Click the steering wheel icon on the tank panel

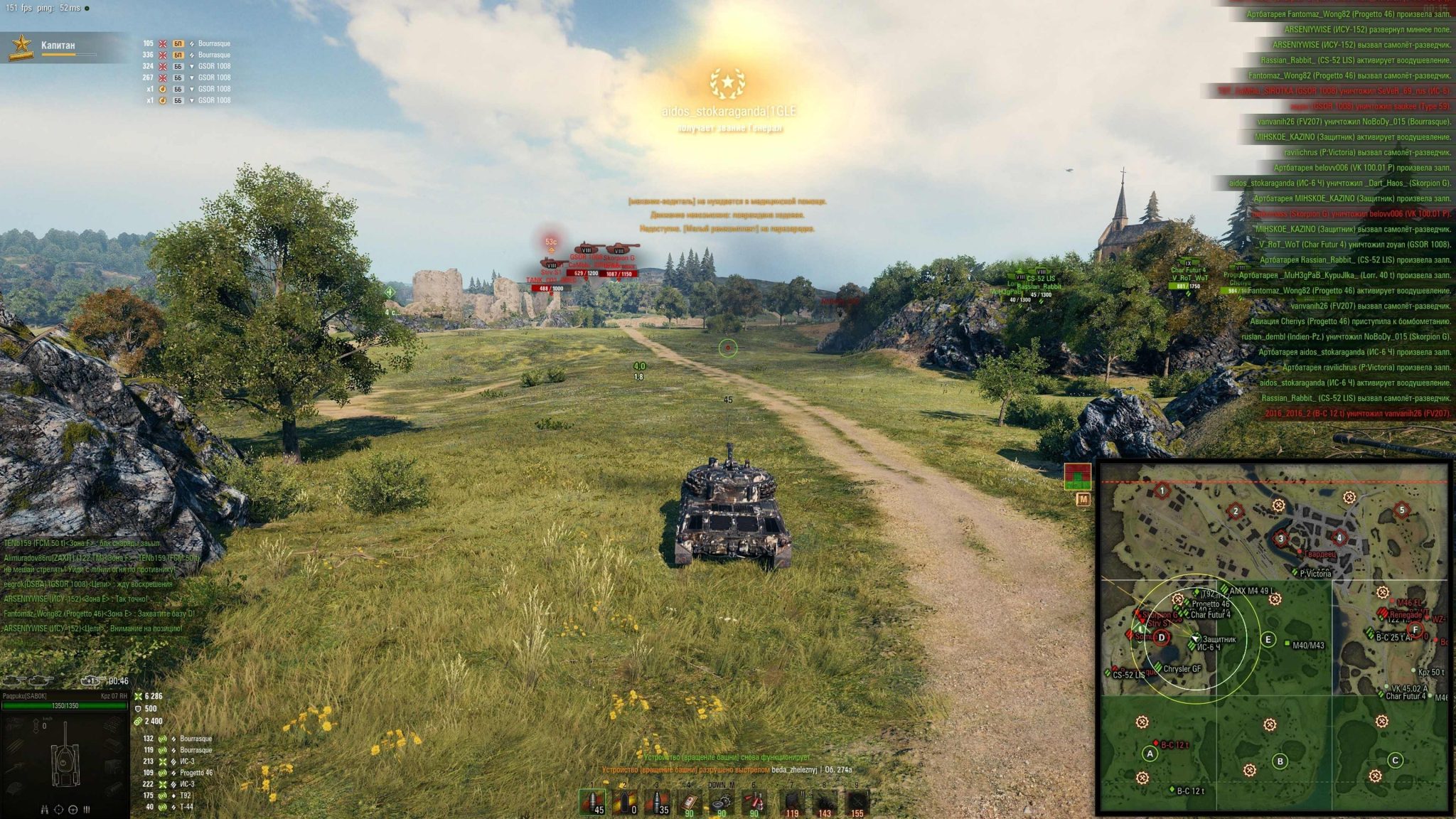(x=73, y=809)
